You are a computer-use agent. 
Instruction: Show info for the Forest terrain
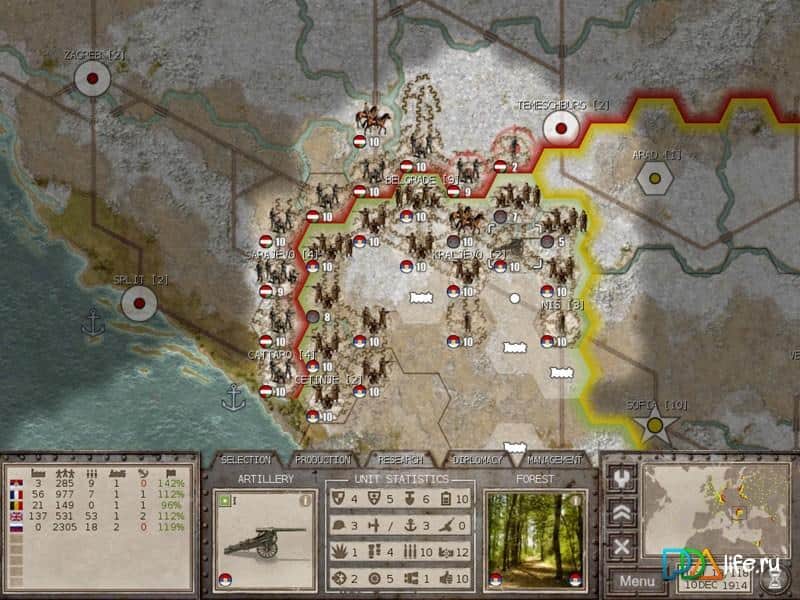[x=574, y=499]
